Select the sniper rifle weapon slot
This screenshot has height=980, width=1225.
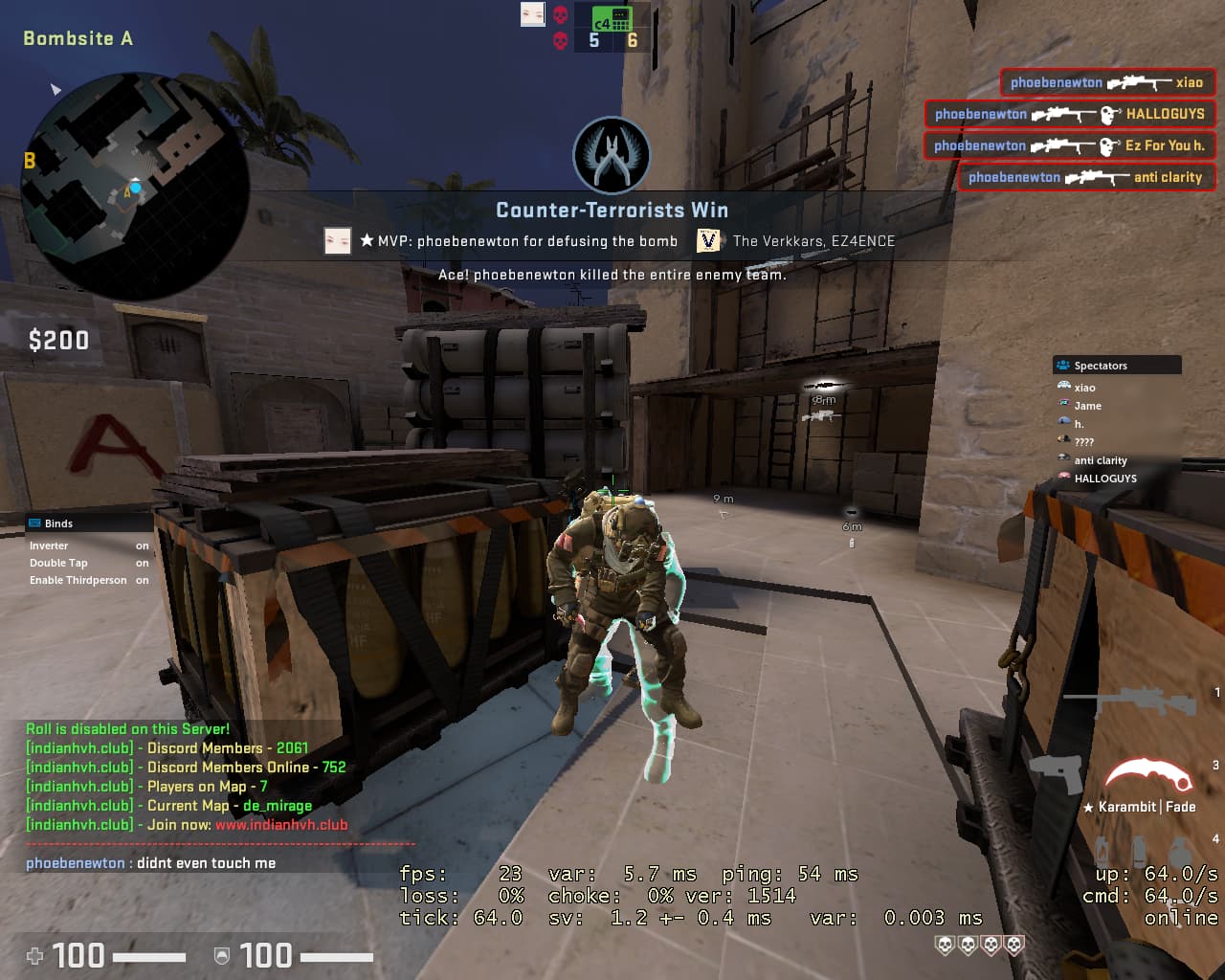click(x=1131, y=701)
